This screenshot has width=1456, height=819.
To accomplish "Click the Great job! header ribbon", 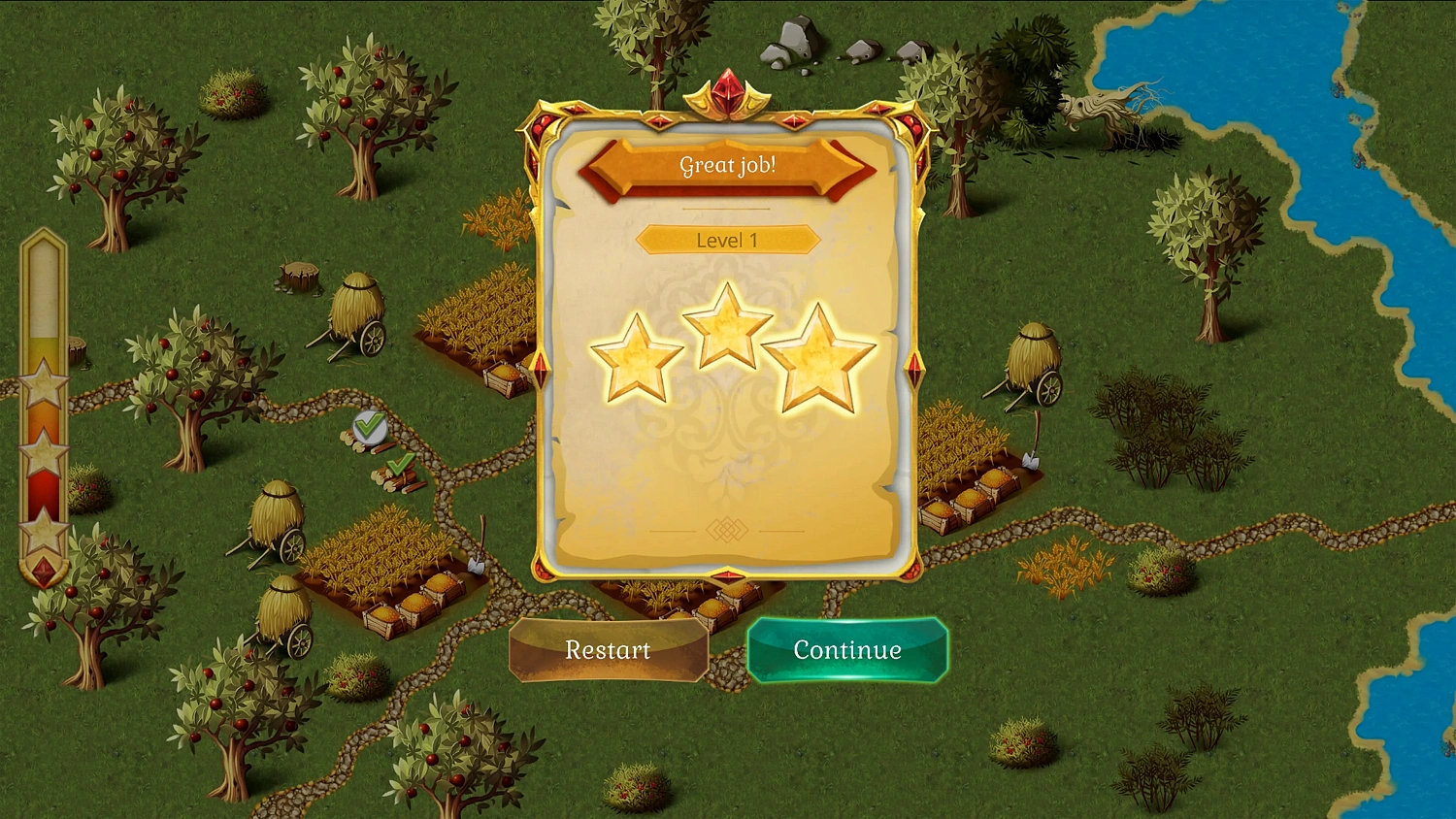I will pyautogui.click(x=728, y=166).
